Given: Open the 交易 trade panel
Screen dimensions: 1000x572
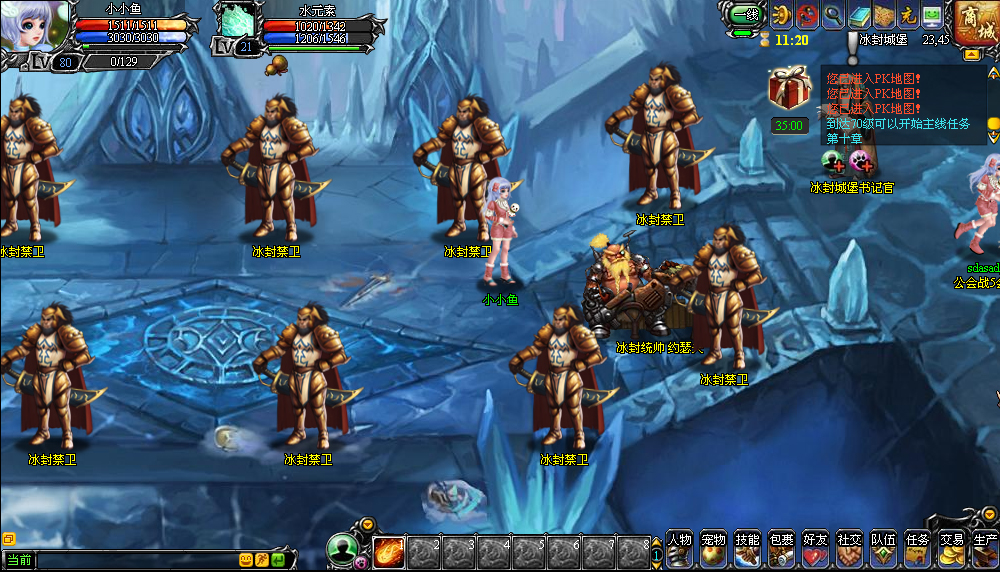Looking at the screenshot, I should [x=951, y=548].
